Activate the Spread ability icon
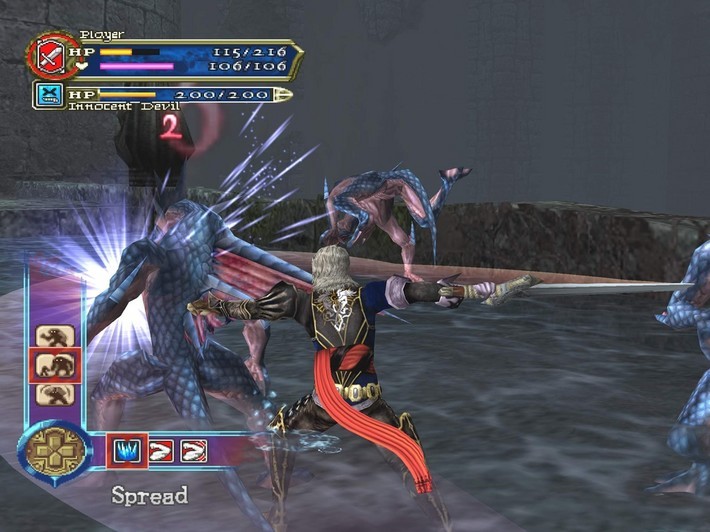 pyautogui.click(x=127, y=451)
